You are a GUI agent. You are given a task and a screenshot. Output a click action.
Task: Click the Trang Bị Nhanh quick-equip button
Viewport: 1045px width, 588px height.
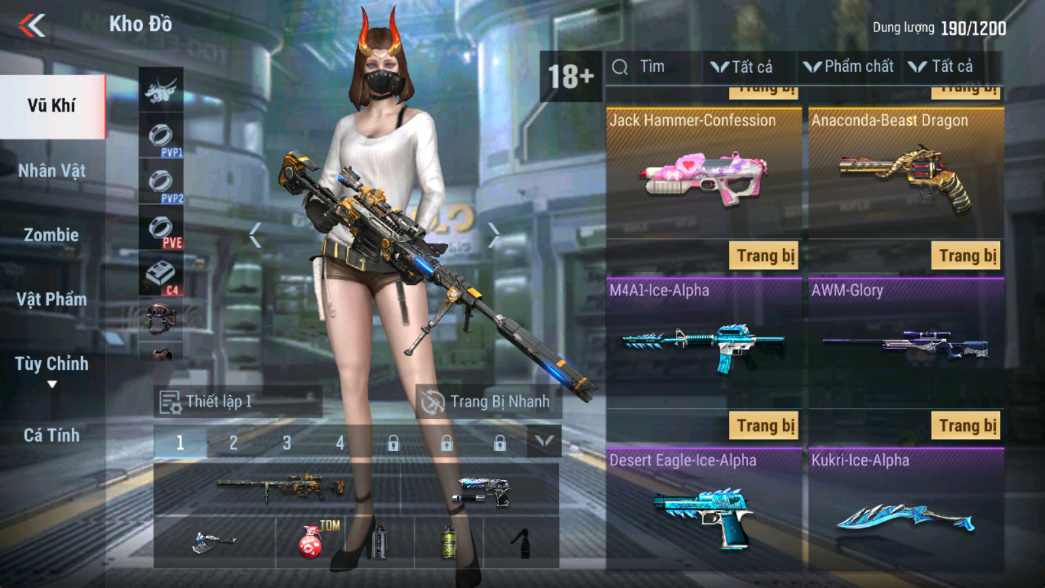click(488, 402)
